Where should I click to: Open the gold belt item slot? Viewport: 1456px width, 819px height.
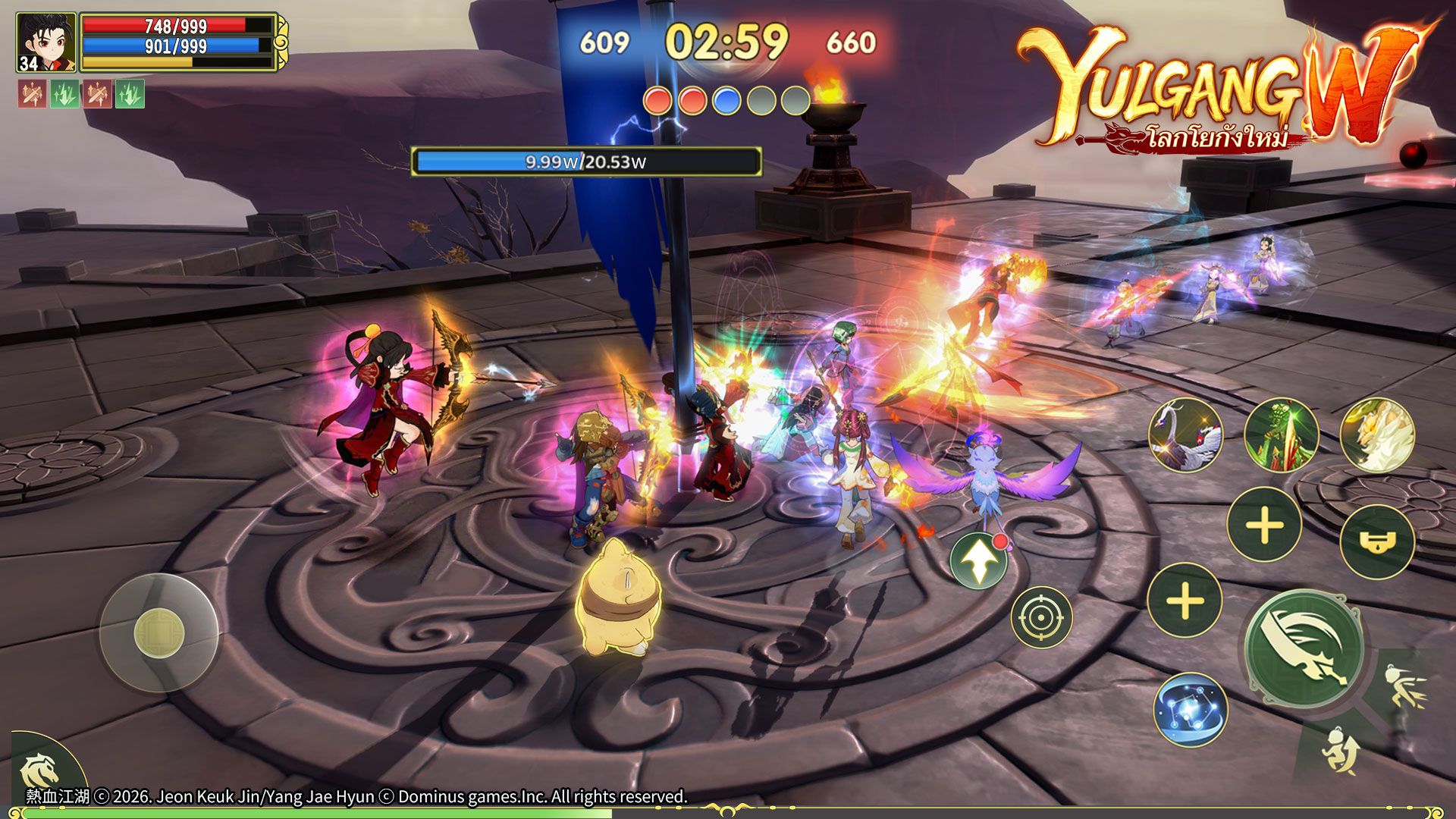[x=1376, y=541]
